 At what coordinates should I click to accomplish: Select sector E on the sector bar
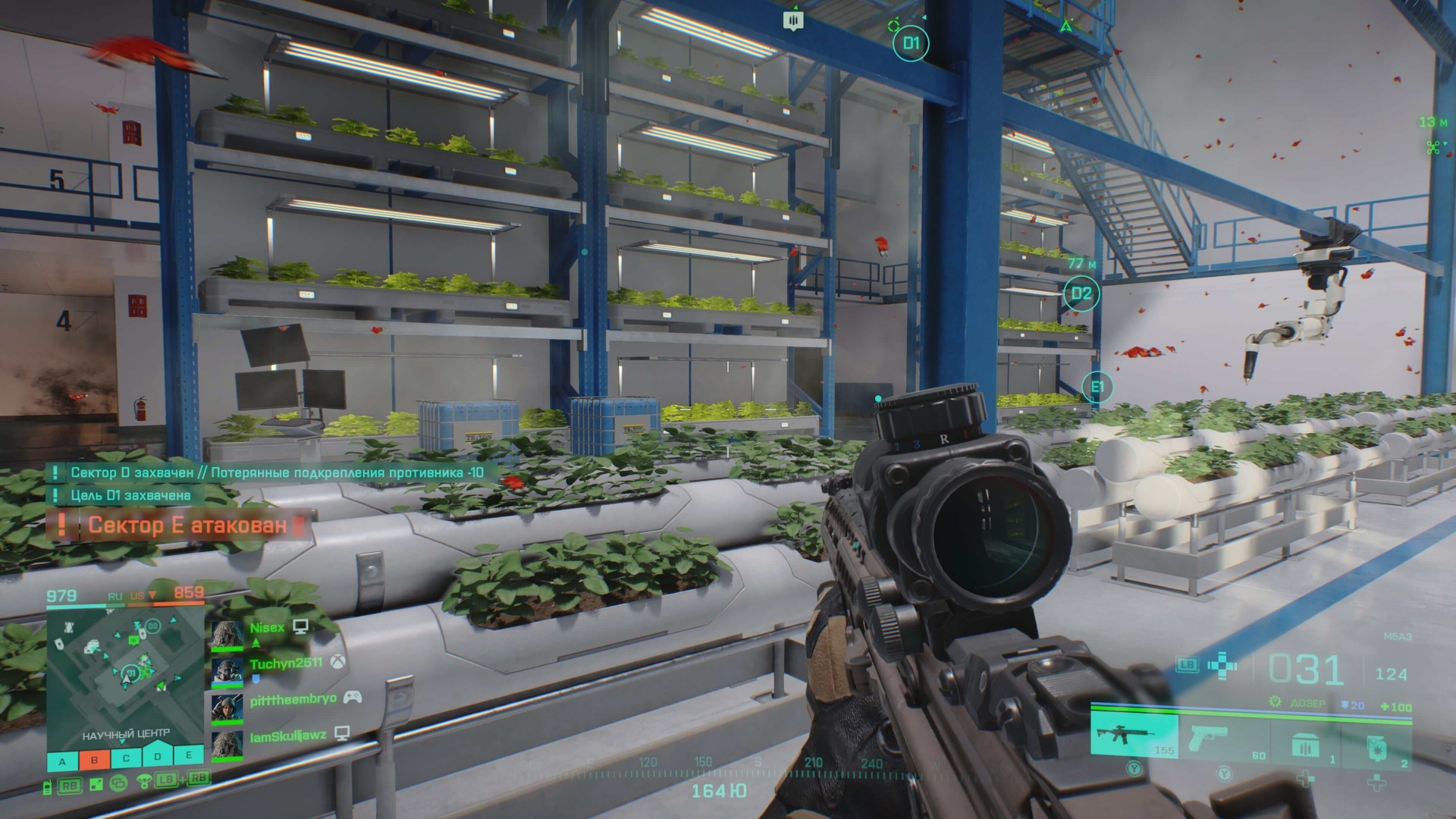(x=189, y=755)
